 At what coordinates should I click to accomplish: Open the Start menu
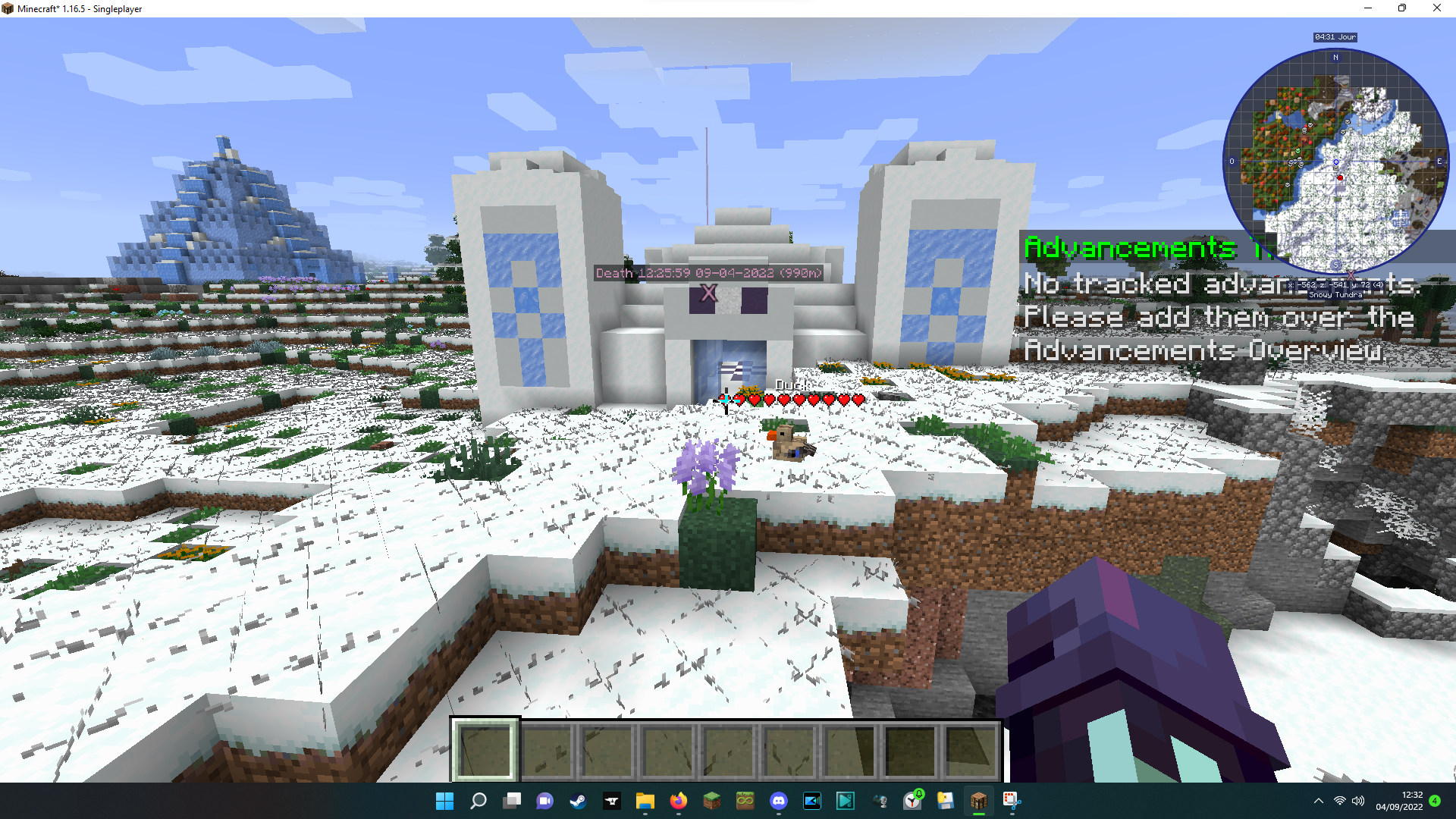tap(444, 802)
